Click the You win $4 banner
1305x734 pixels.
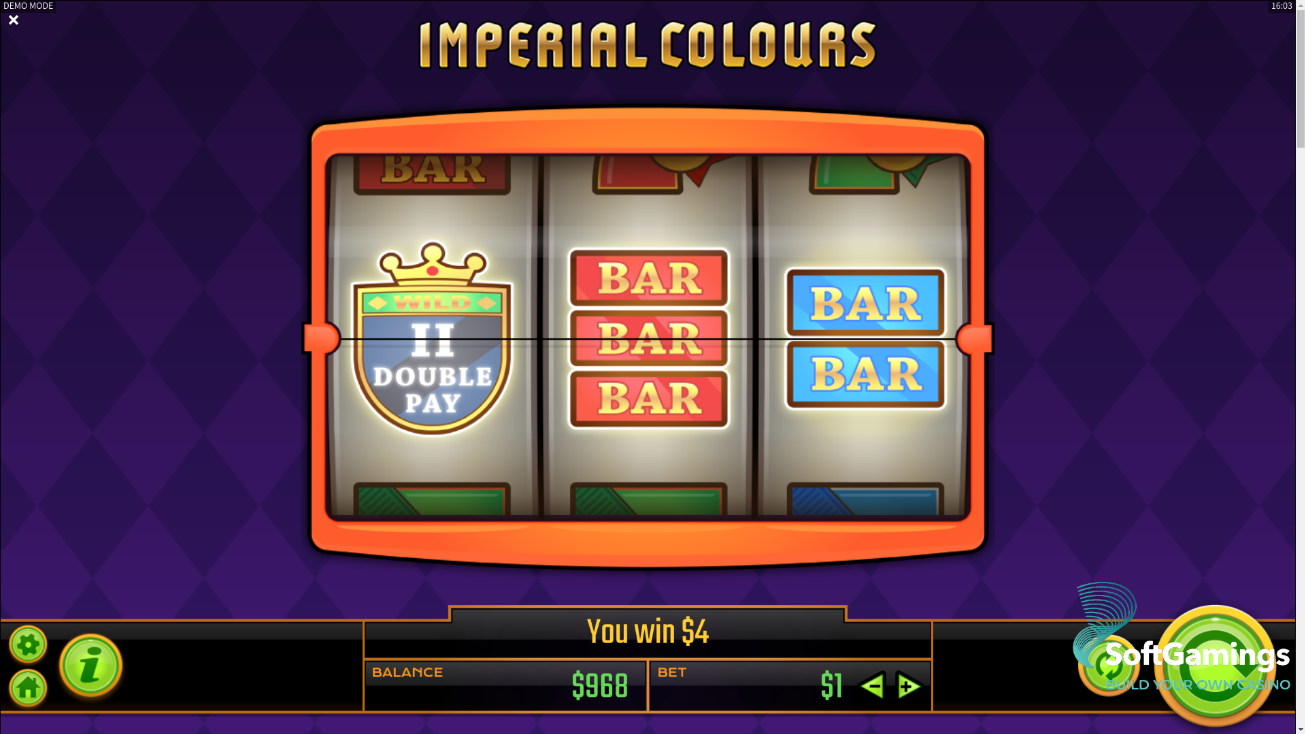point(648,631)
